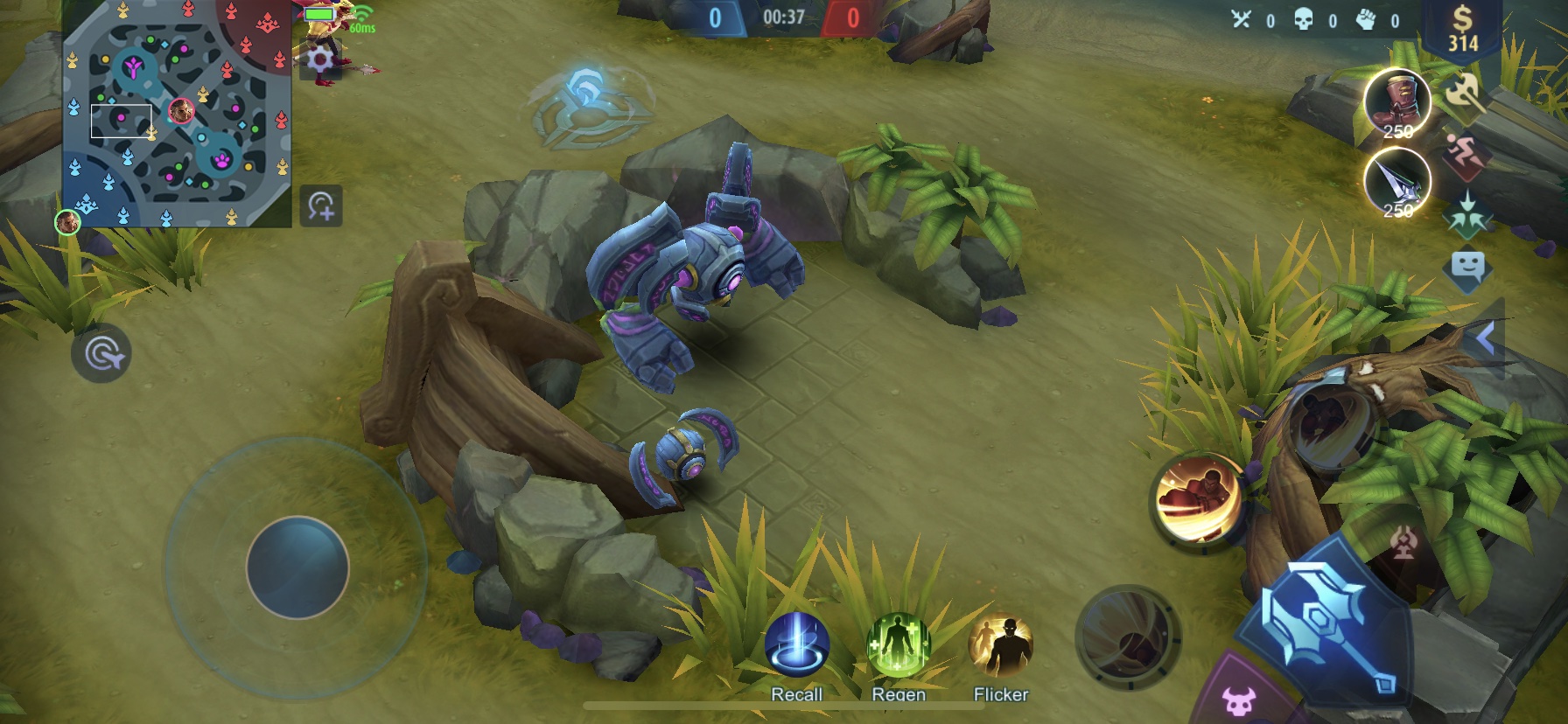The image size is (1568, 724).
Task: Tap the match timer showing 00:37
Action: coord(784,16)
